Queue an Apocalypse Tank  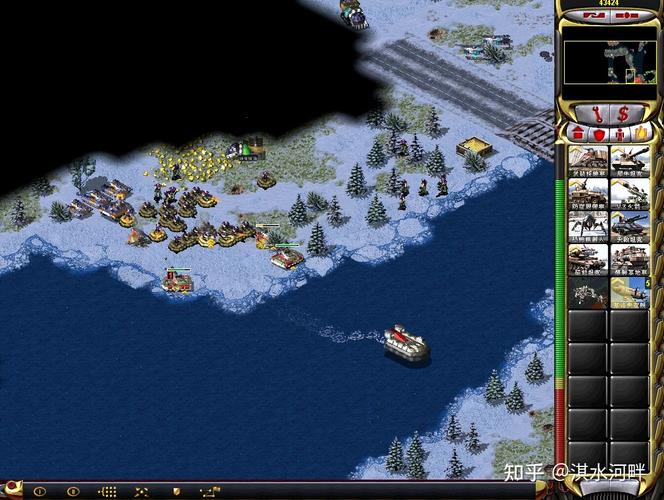click(x=630, y=227)
